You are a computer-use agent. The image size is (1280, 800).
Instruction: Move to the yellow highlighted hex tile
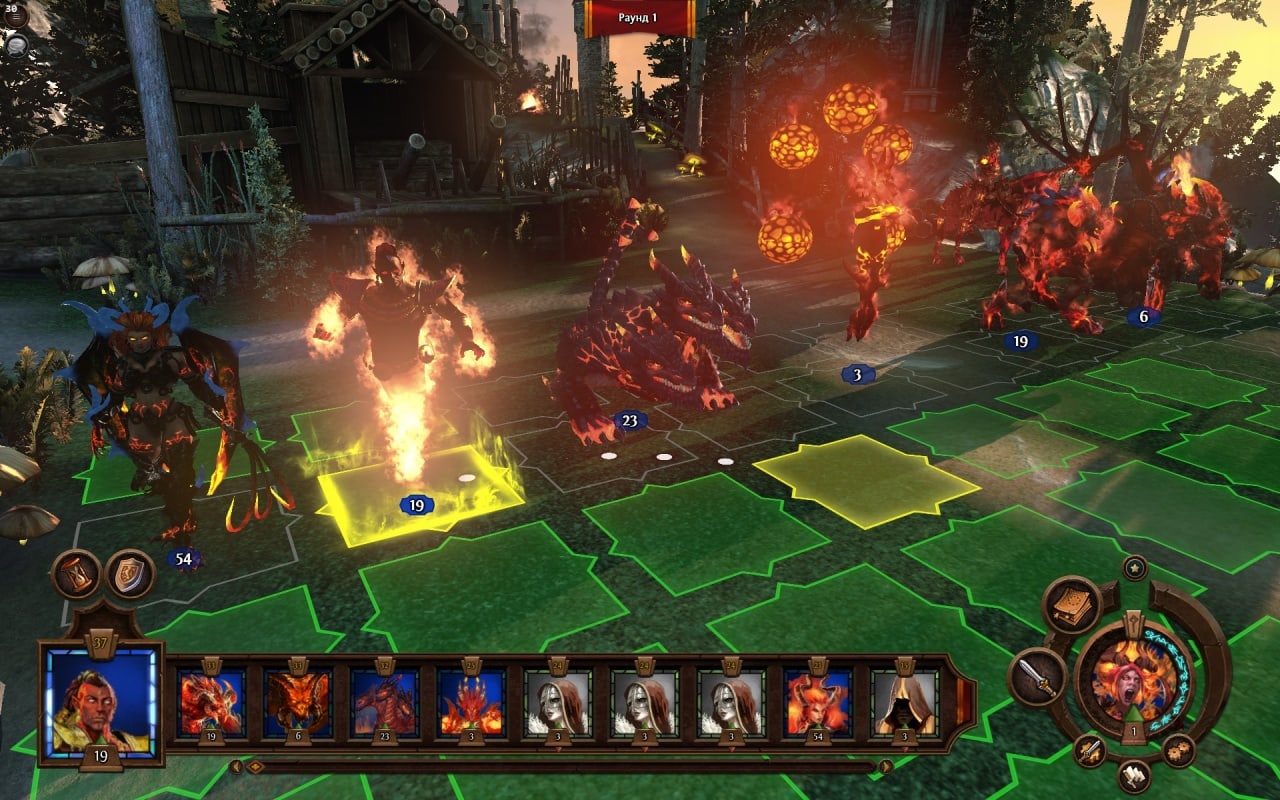[866, 480]
